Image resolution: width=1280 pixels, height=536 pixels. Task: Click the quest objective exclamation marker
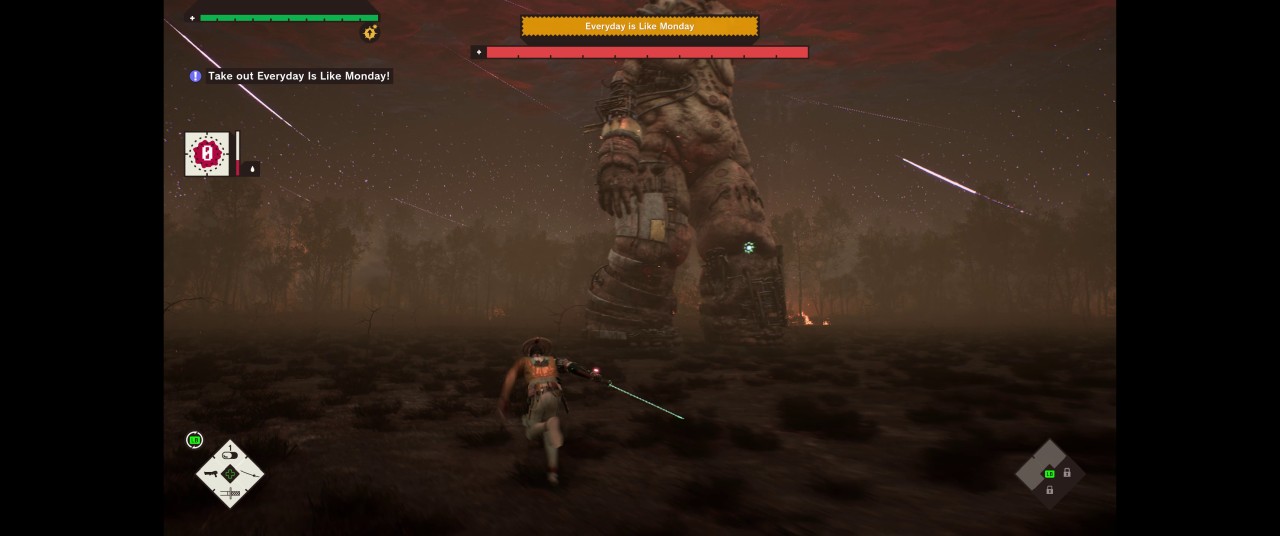click(195, 76)
